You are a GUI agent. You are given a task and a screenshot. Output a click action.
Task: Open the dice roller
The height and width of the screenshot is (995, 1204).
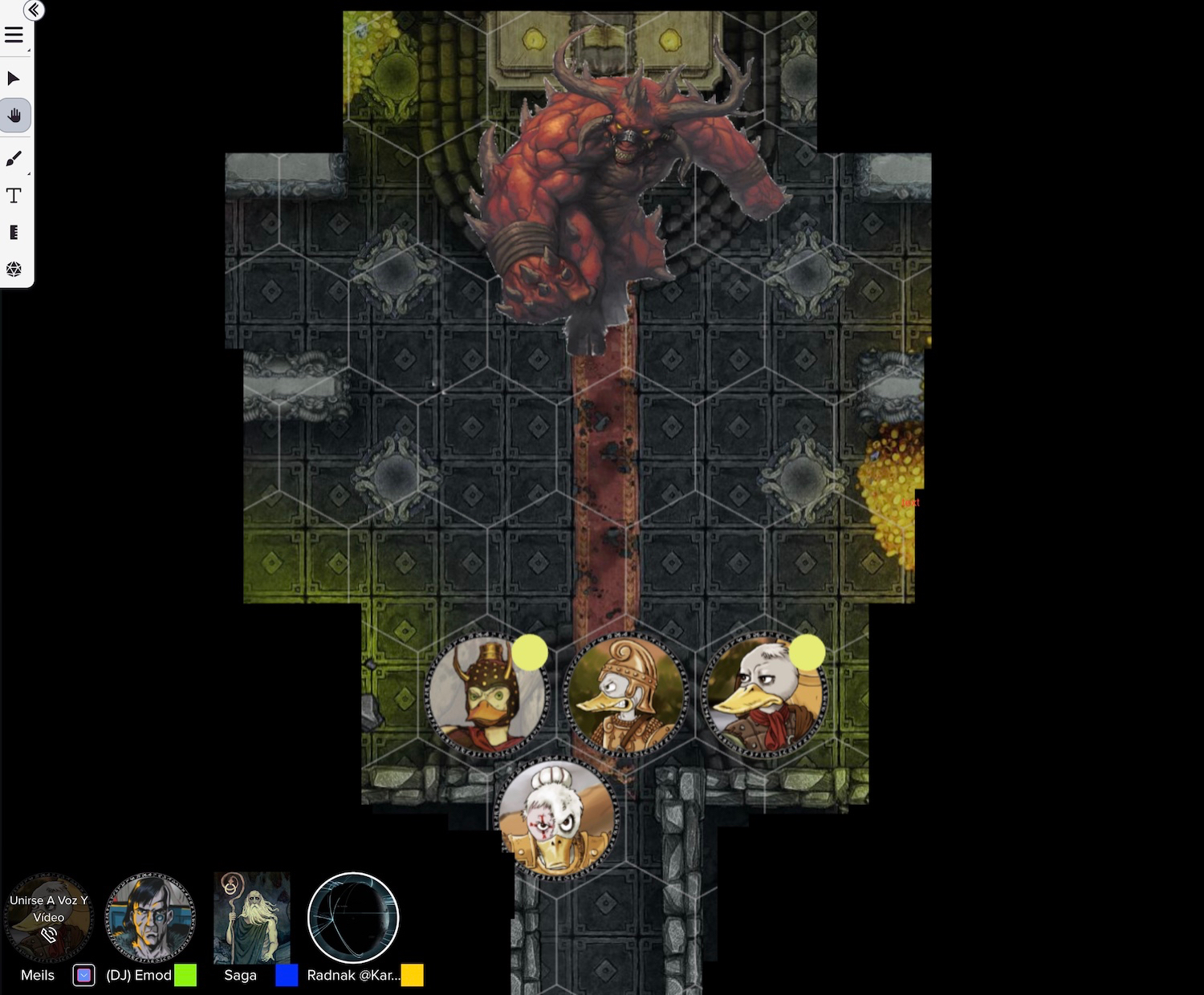coord(14,269)
